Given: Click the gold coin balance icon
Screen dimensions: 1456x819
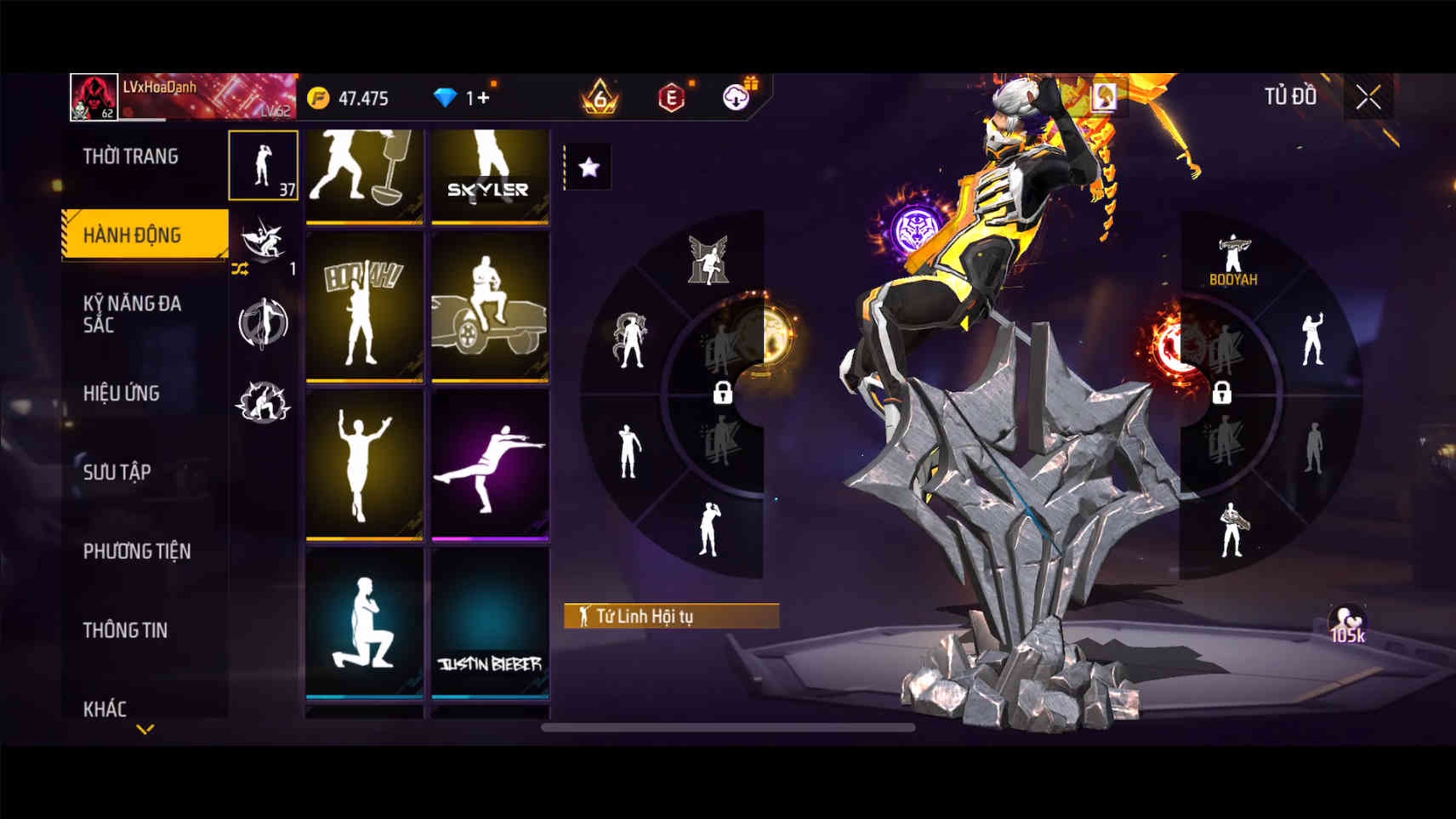Looking at the screenshot, I should pyautogui.click(x=318, y=99).
